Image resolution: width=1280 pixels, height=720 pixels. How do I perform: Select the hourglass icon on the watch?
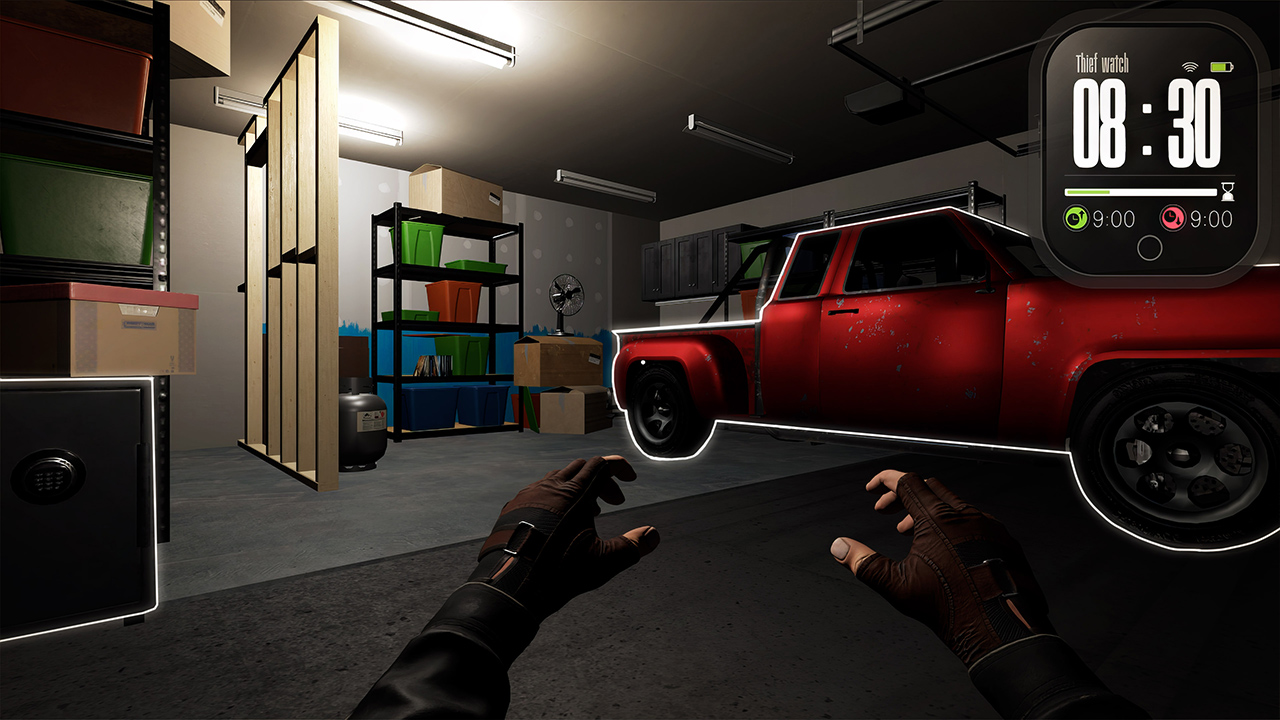click(1227, 191)
